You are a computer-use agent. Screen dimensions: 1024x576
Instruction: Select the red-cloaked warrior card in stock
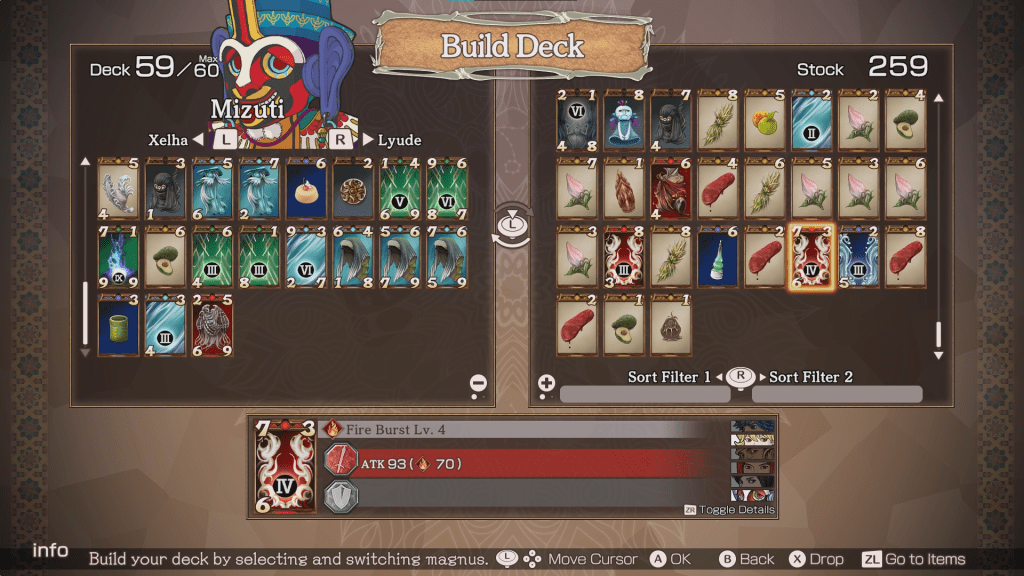pos(670,189)
